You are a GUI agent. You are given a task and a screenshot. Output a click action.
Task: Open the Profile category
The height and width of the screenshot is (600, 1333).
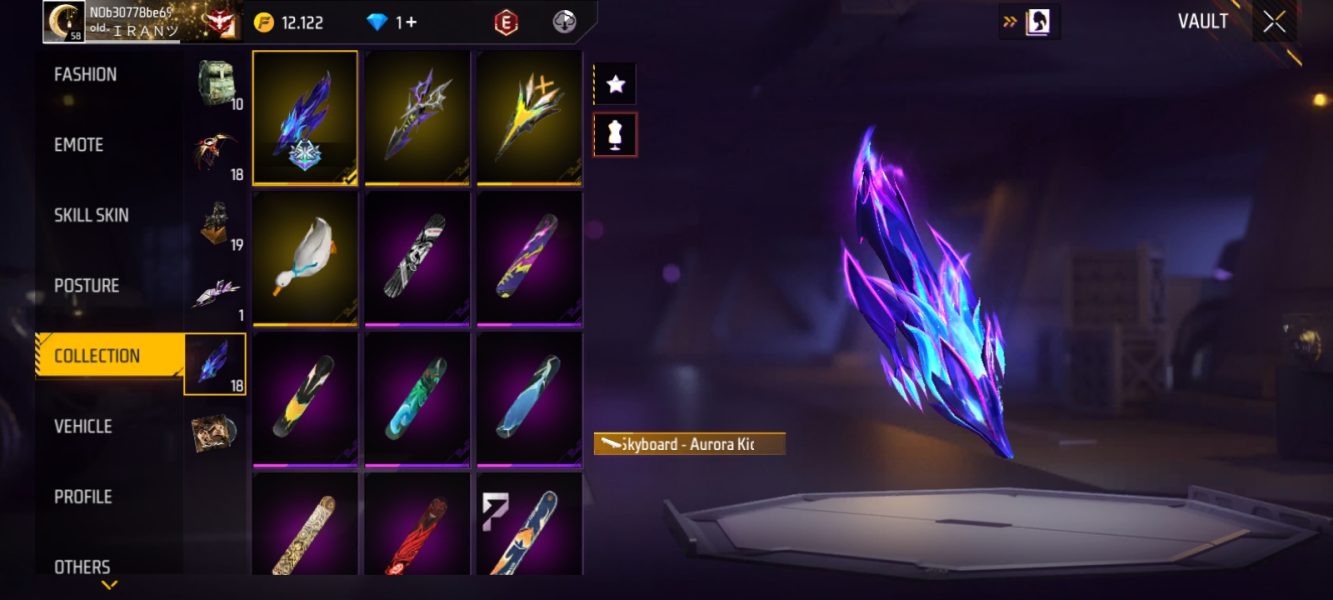click(83, 497)
